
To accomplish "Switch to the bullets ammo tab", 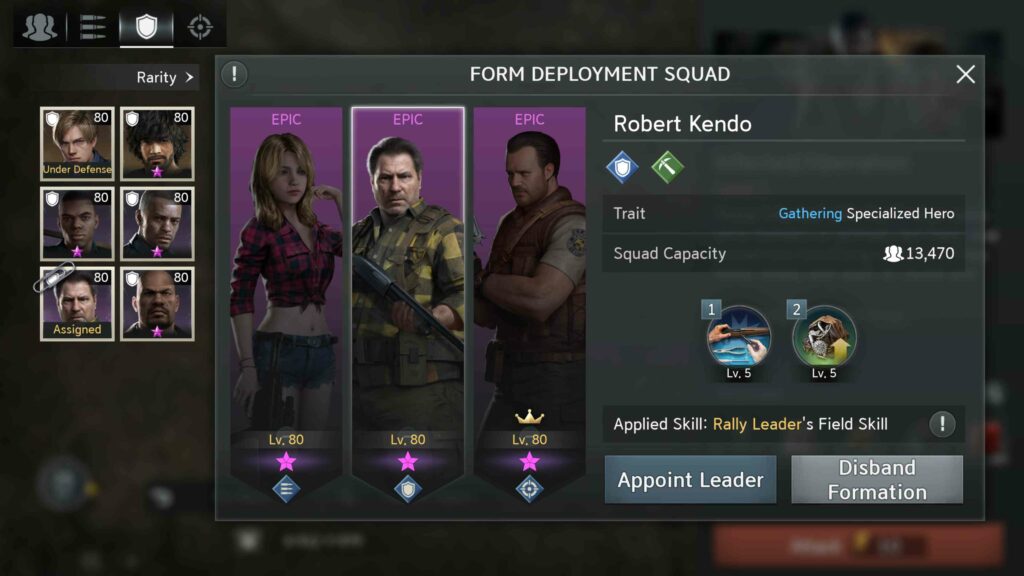I will pyautogui.click(x=93, y=27).
